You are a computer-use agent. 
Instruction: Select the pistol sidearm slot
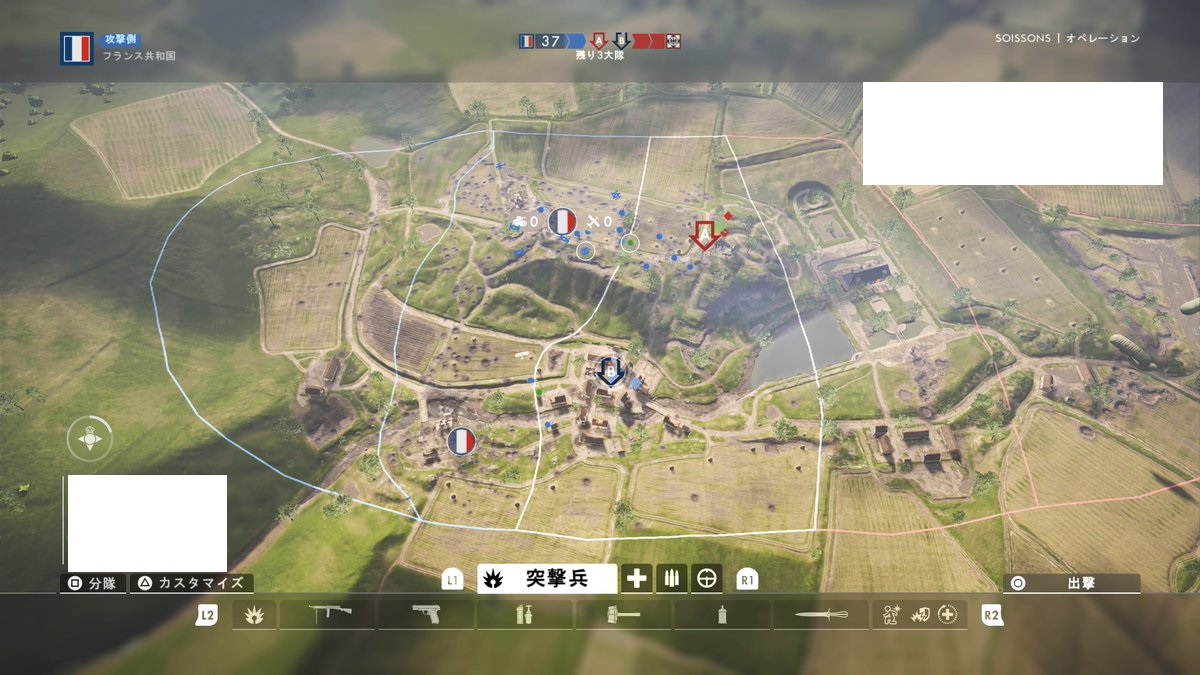tap(426, 615)
